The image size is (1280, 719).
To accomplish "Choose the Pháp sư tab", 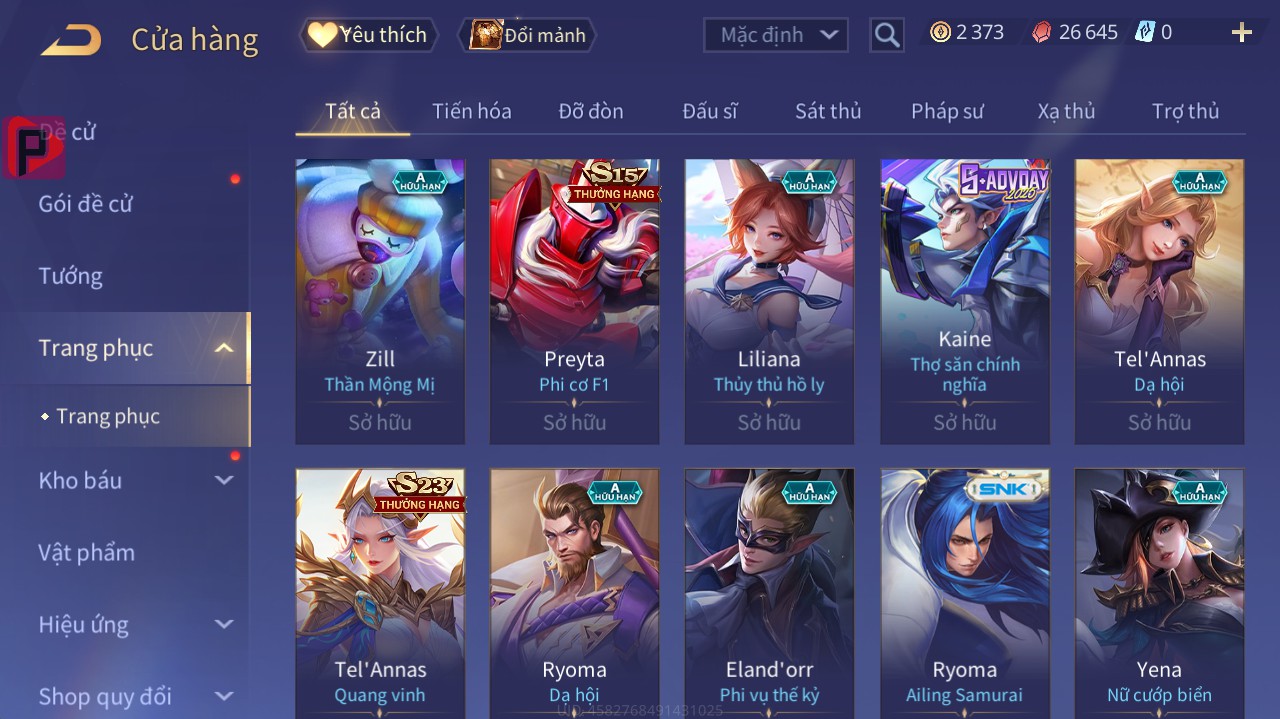I will (947, 111).
